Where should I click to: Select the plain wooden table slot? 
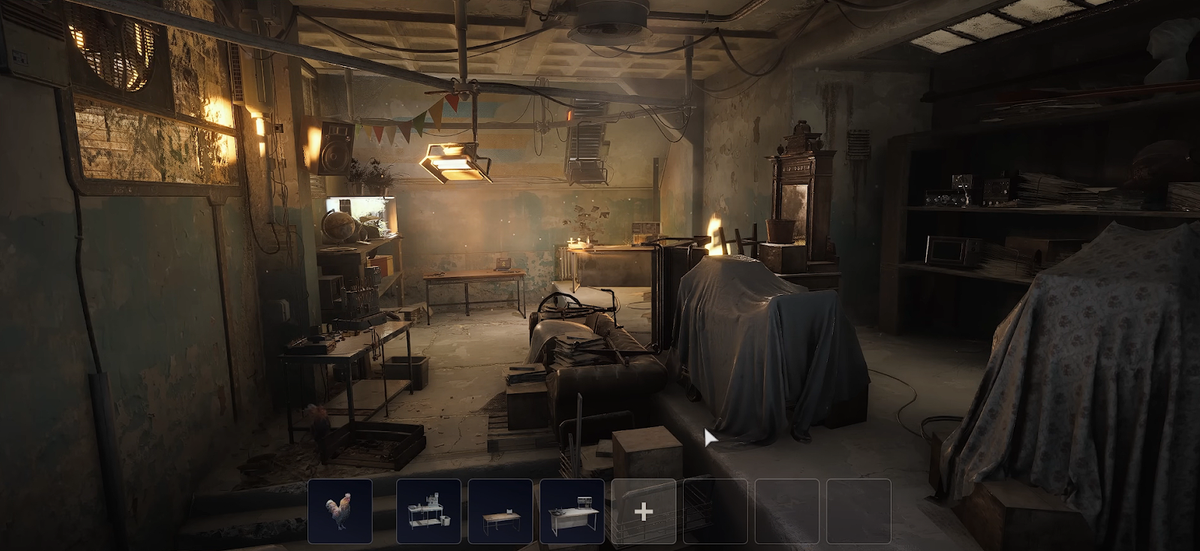point(500,511)
